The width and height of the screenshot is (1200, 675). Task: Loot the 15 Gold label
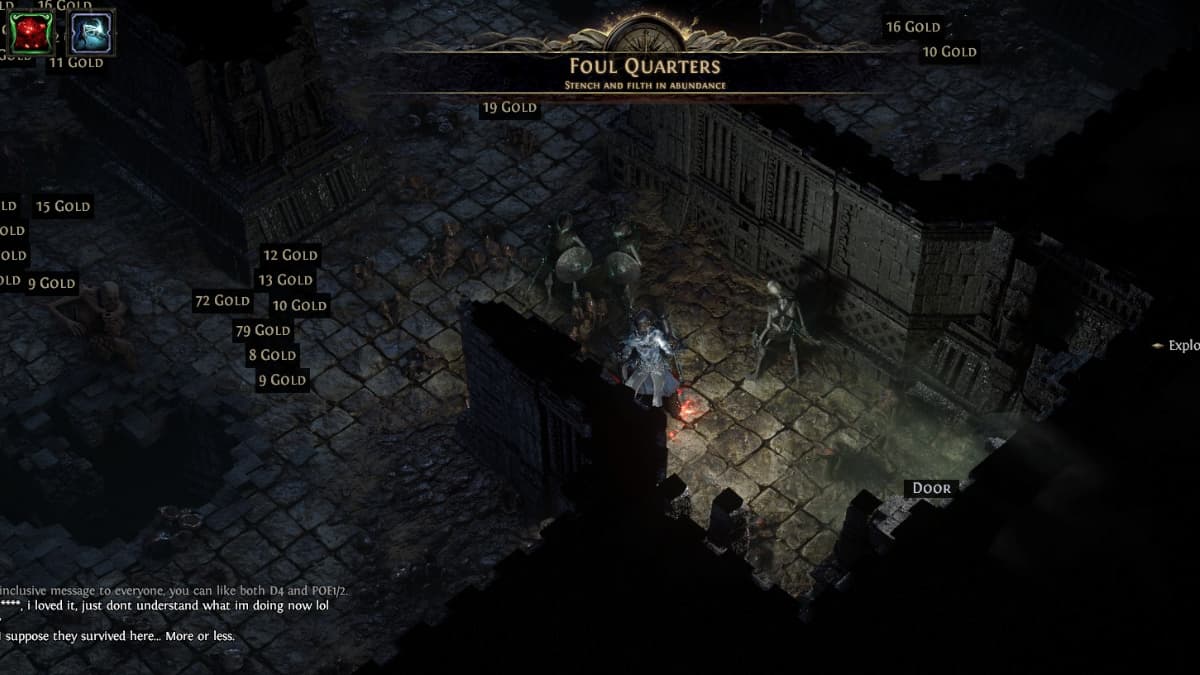point(63,207)
